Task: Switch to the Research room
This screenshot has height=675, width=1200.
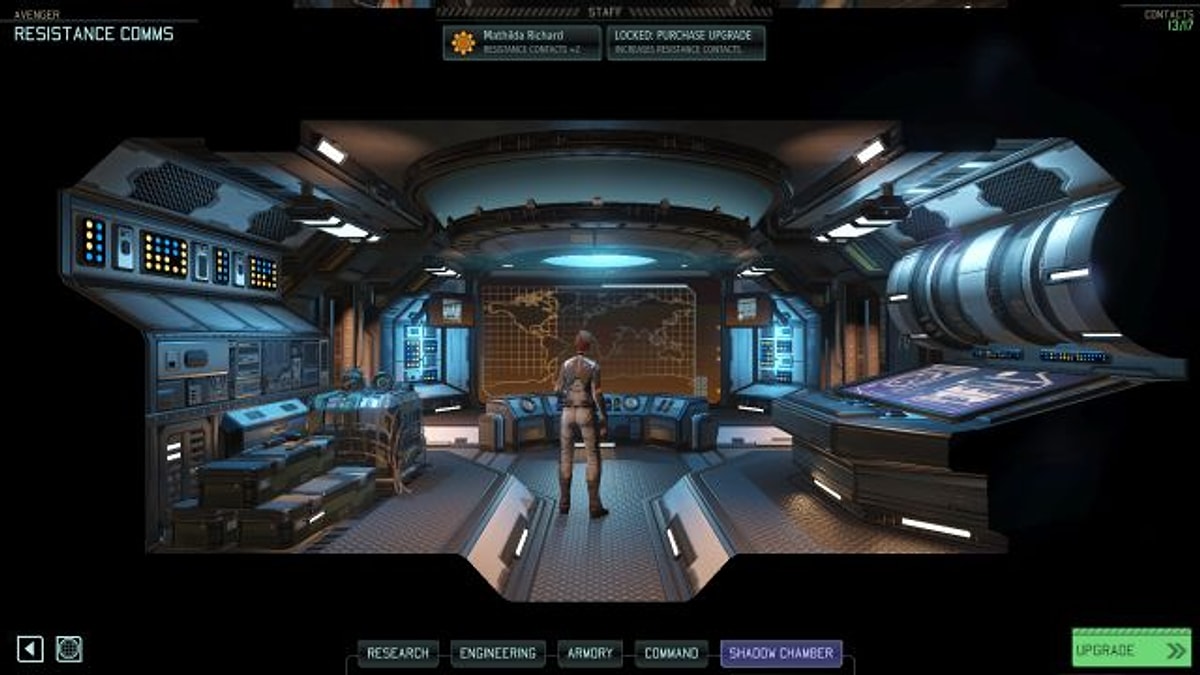Action: pos(398,653)
